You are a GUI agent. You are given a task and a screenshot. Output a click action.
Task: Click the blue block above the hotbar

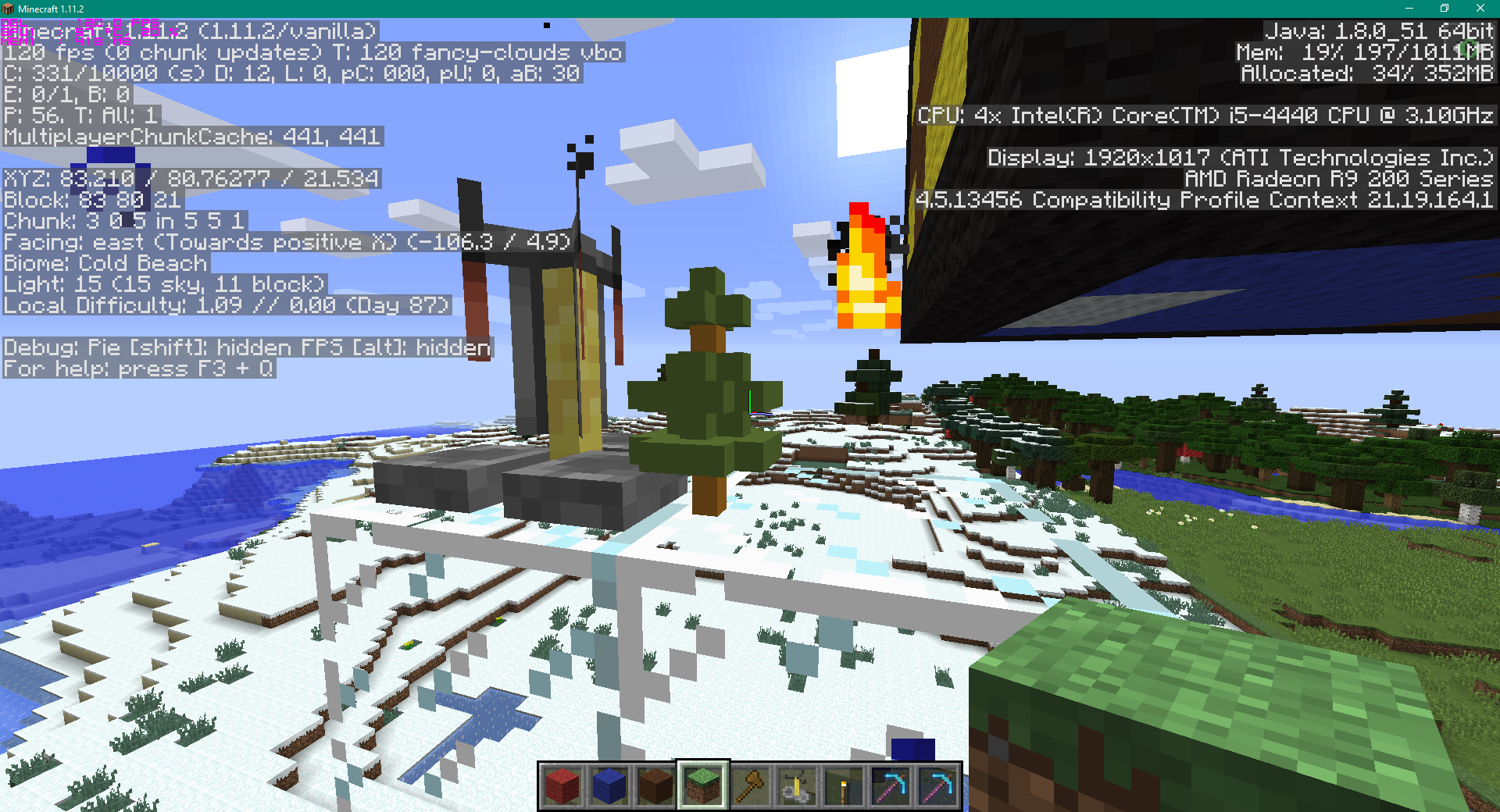[912, 750]
